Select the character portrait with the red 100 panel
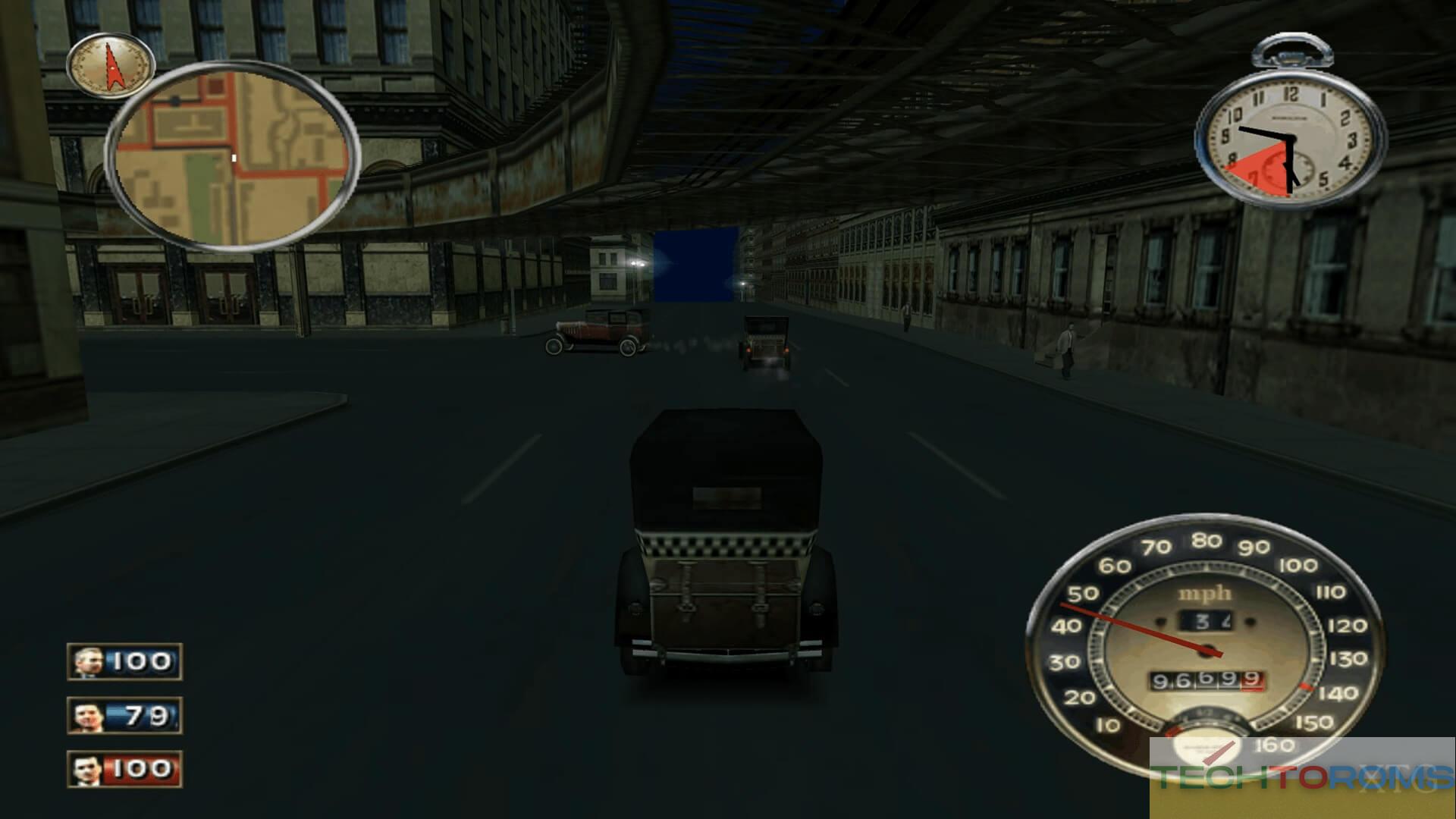Screen dimensions: 1456x819 [88, 770]
